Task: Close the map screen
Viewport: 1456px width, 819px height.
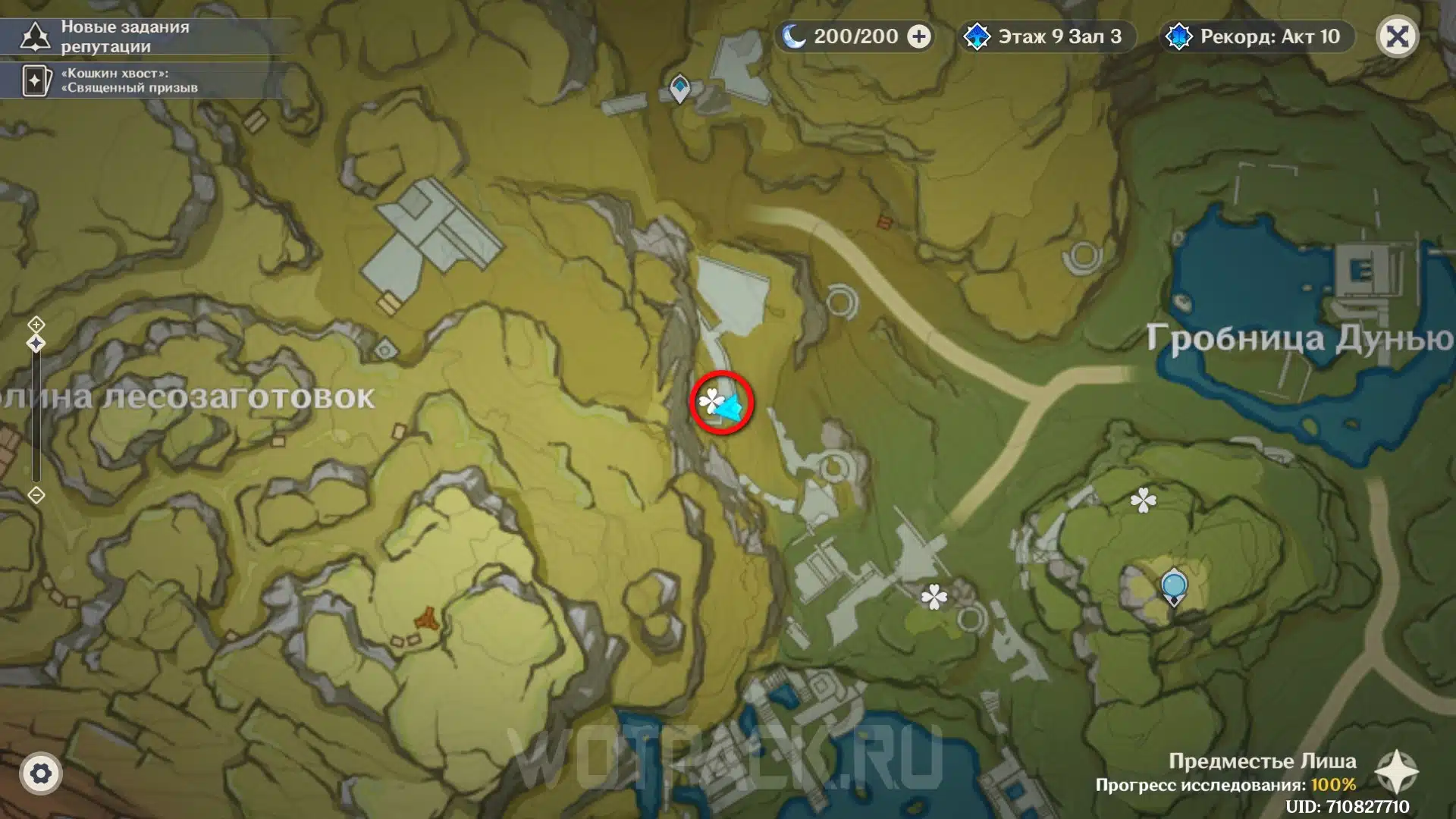Action: coord(1397,36)
